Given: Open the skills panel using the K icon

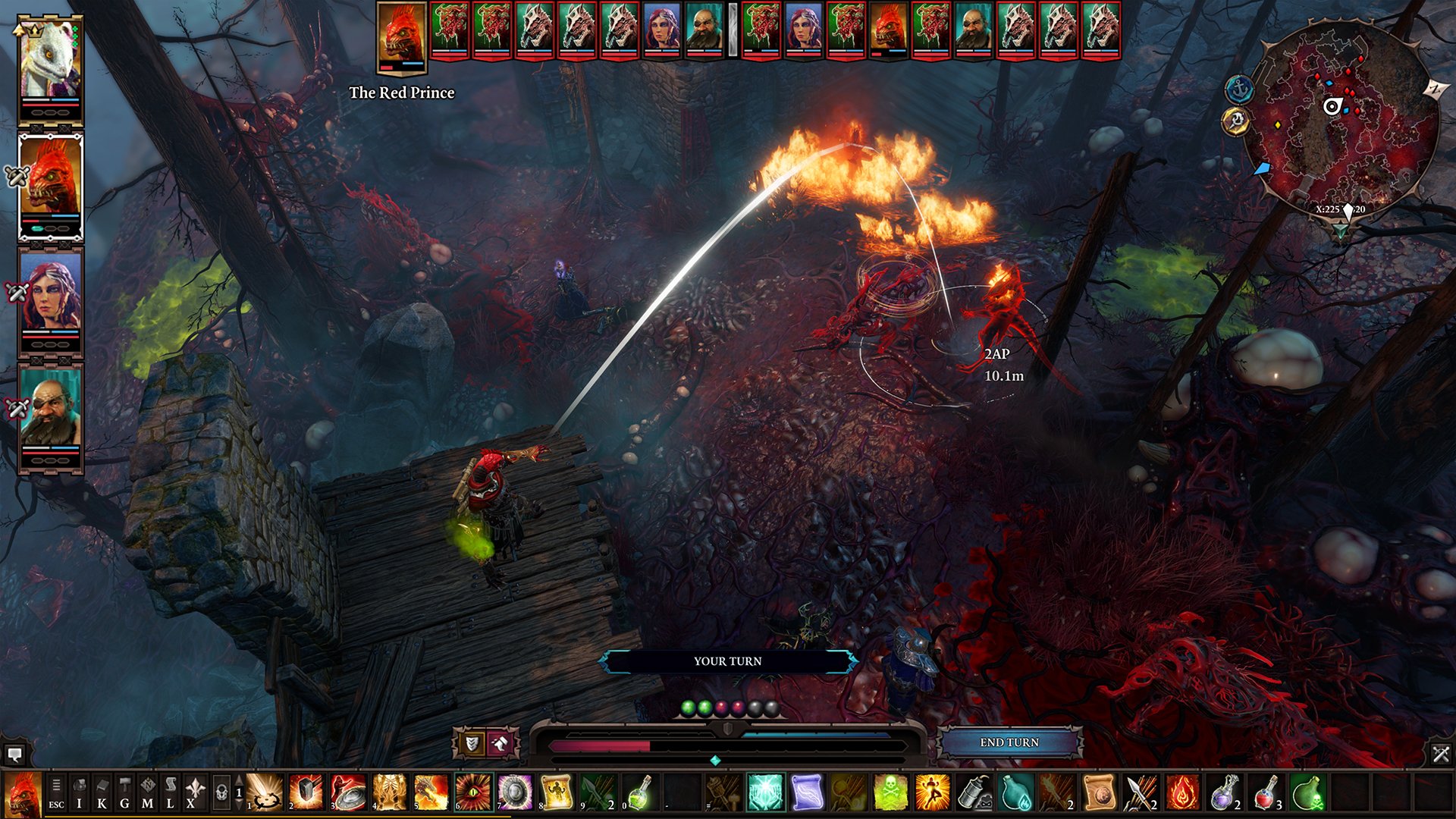Looking at the screenshot, I should pos(101,792).
